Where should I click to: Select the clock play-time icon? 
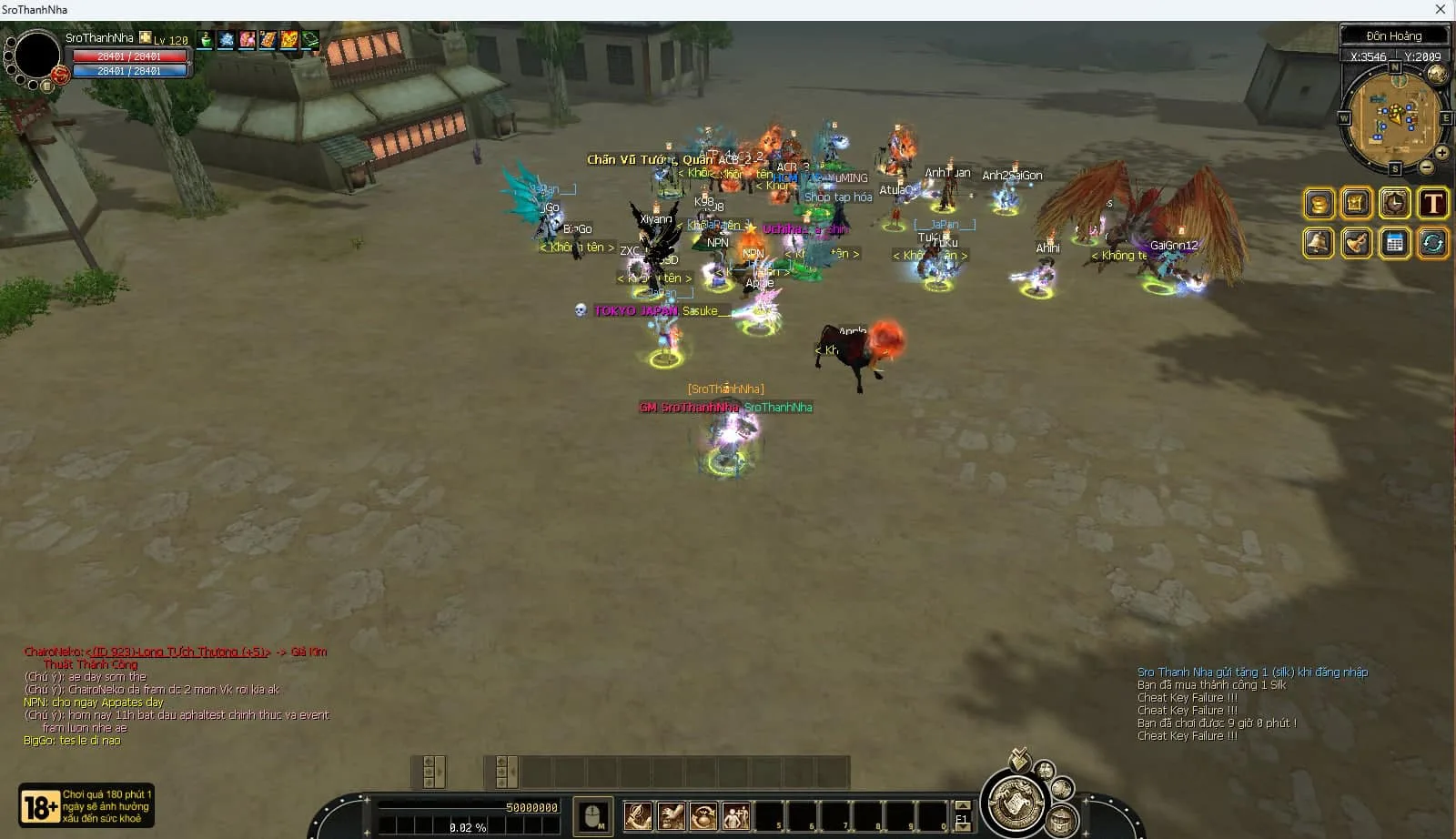(x=1394, y=204)
